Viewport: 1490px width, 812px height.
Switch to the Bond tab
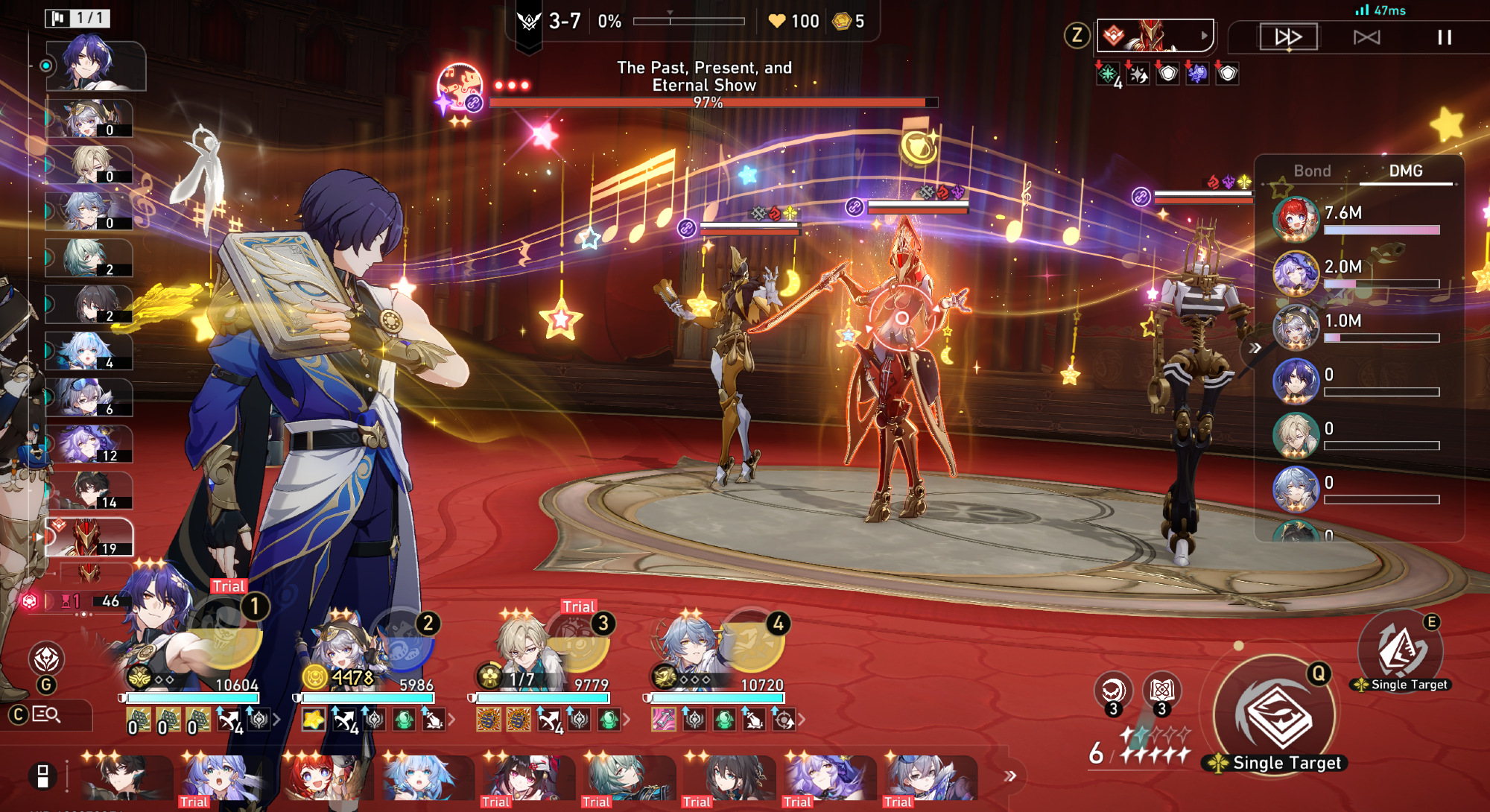pyautogui.click(x=1312, y=171)
